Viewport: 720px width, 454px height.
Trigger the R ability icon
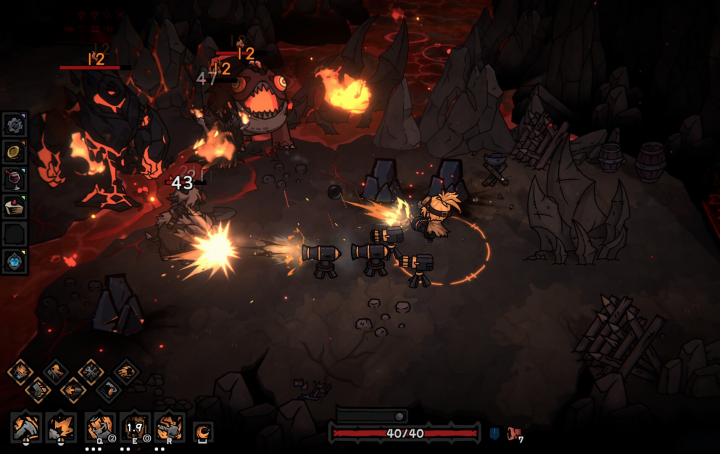click(169, 427)
